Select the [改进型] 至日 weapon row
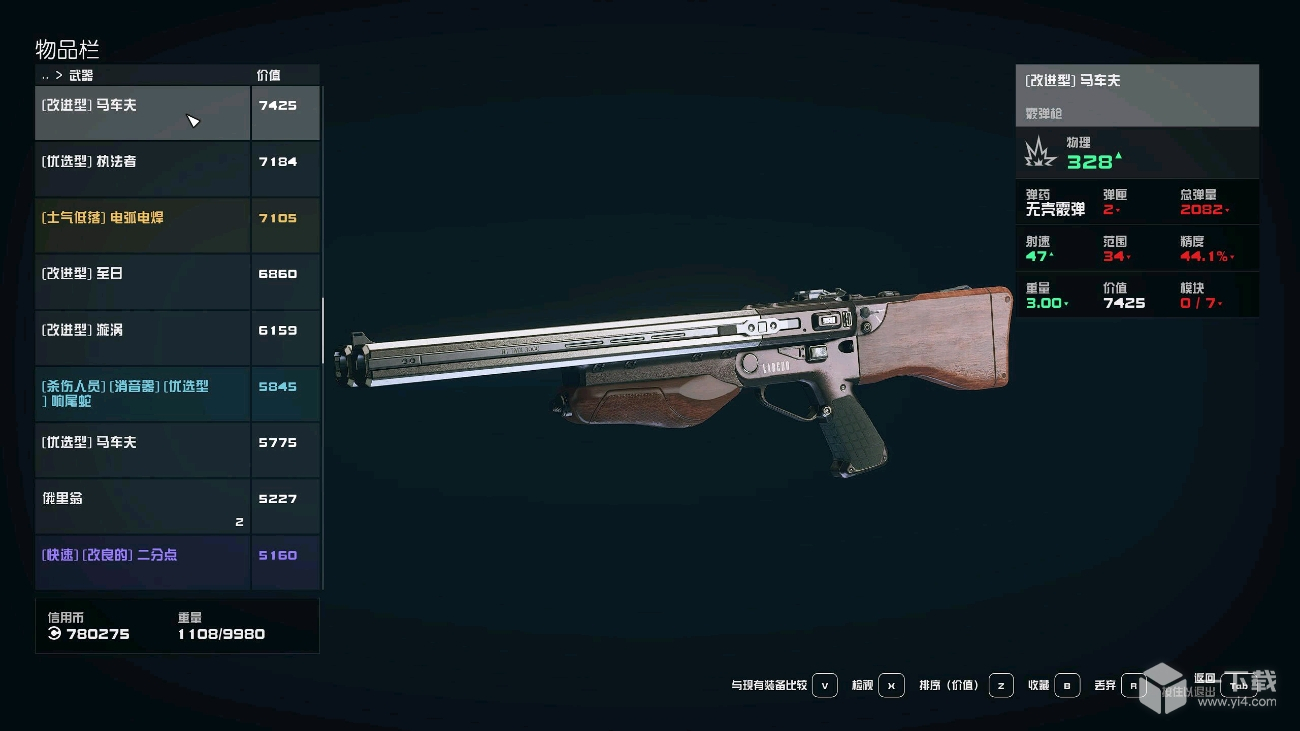The image size is (1300, 731). tap(143, 281)
